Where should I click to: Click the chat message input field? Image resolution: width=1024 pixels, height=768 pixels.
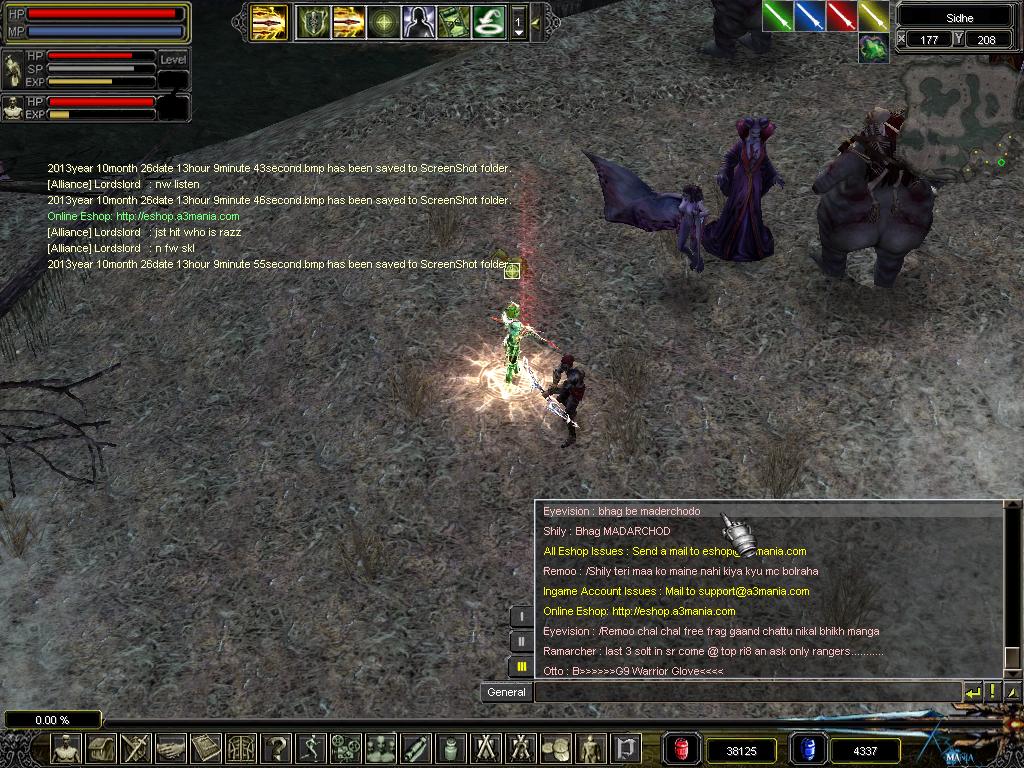click(x=746, y=692)
